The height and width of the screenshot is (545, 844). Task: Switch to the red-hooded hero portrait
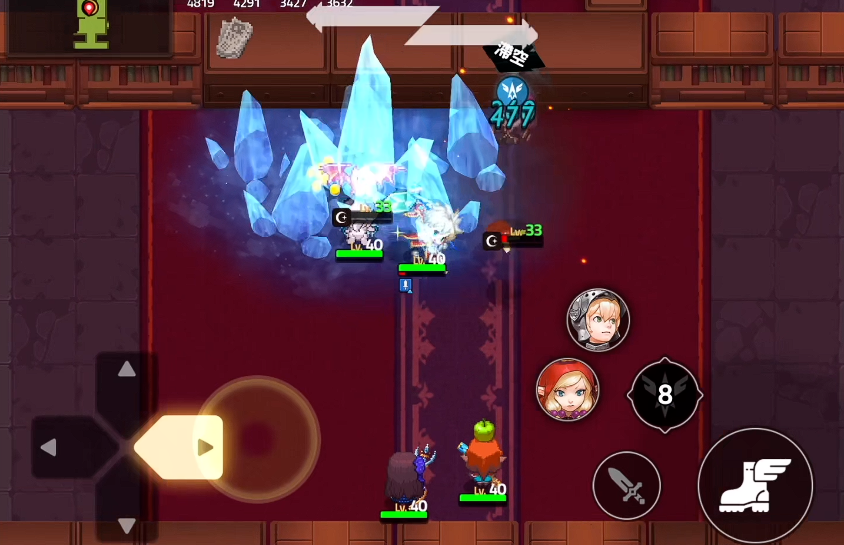click(x=568, y=390)
